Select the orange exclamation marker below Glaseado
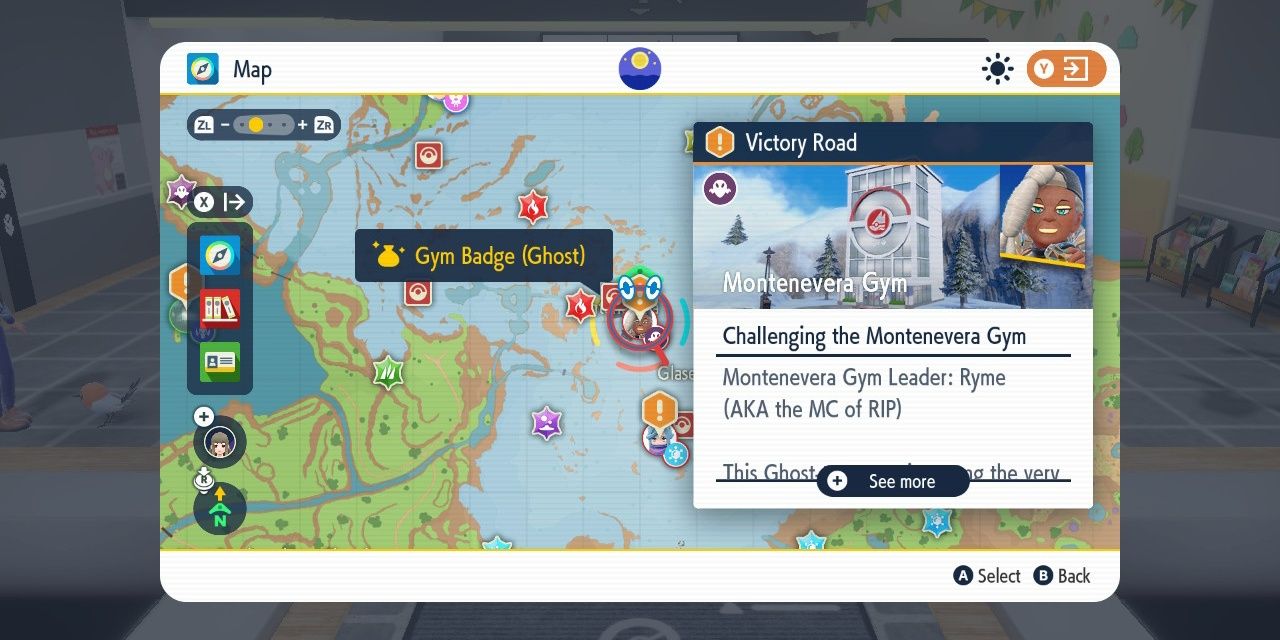Screen dimensions: 1280x640 tap(660, 409)
